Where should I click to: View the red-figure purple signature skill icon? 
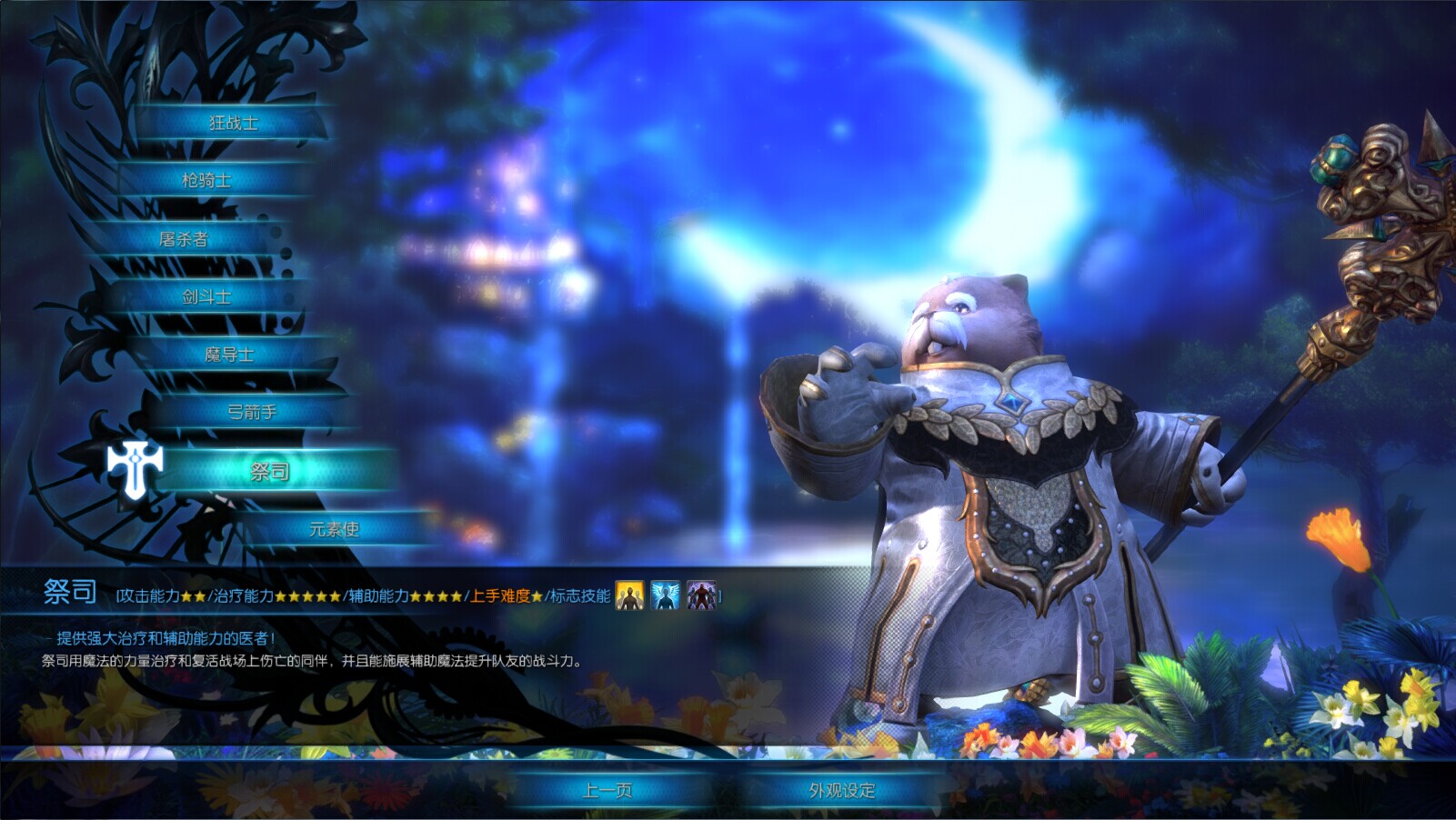point(700,595)
